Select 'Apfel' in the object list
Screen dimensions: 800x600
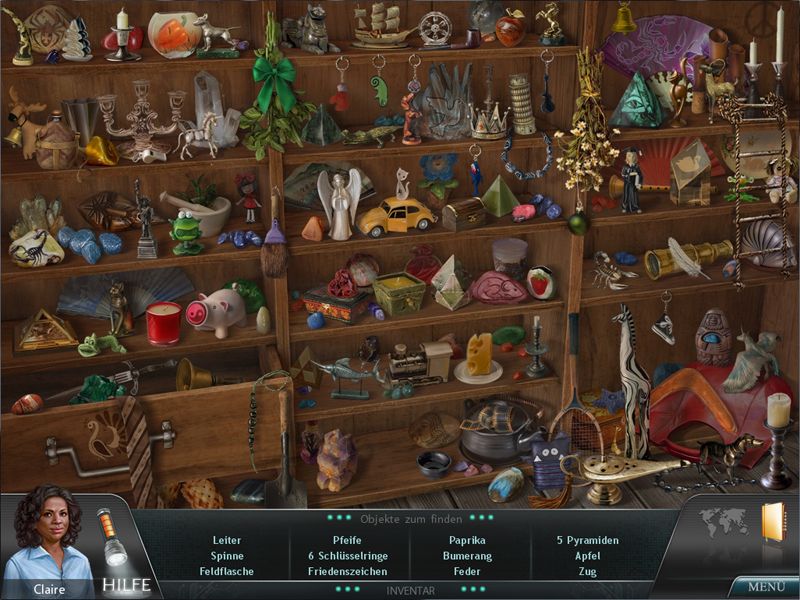(x=587, y=556)
